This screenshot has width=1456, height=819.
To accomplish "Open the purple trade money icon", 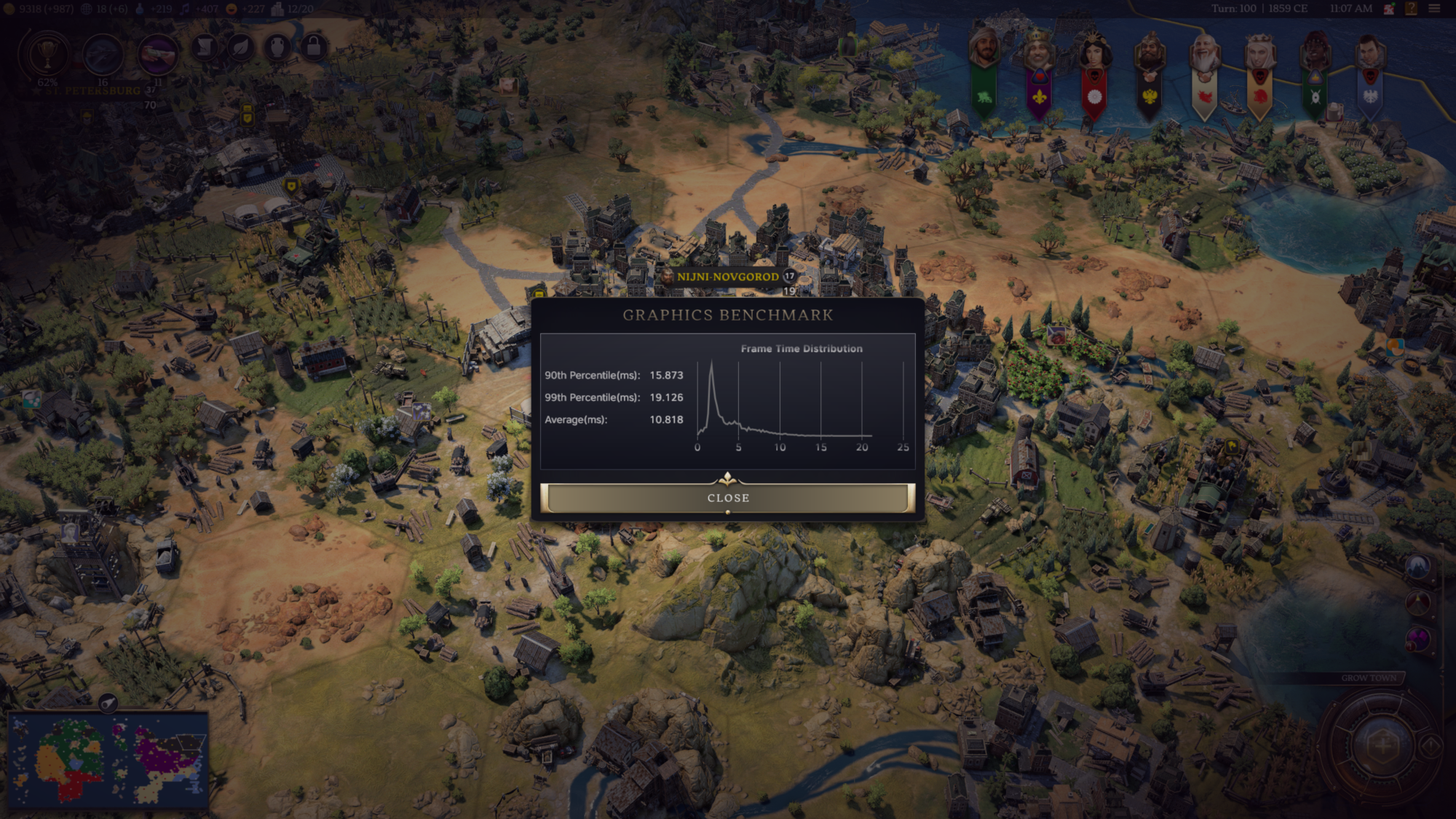I will 158,53.
